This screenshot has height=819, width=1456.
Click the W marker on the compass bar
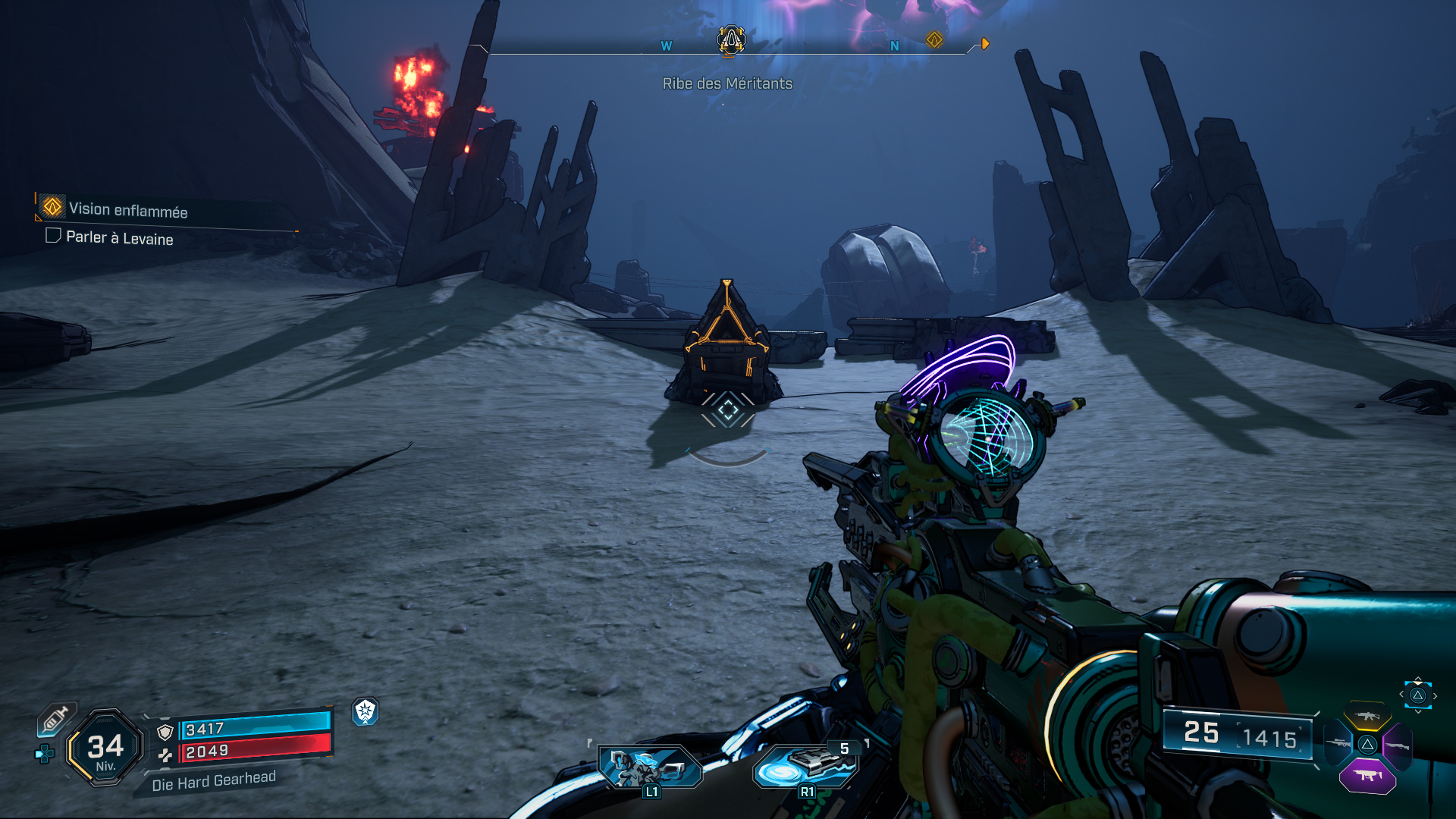666,45
